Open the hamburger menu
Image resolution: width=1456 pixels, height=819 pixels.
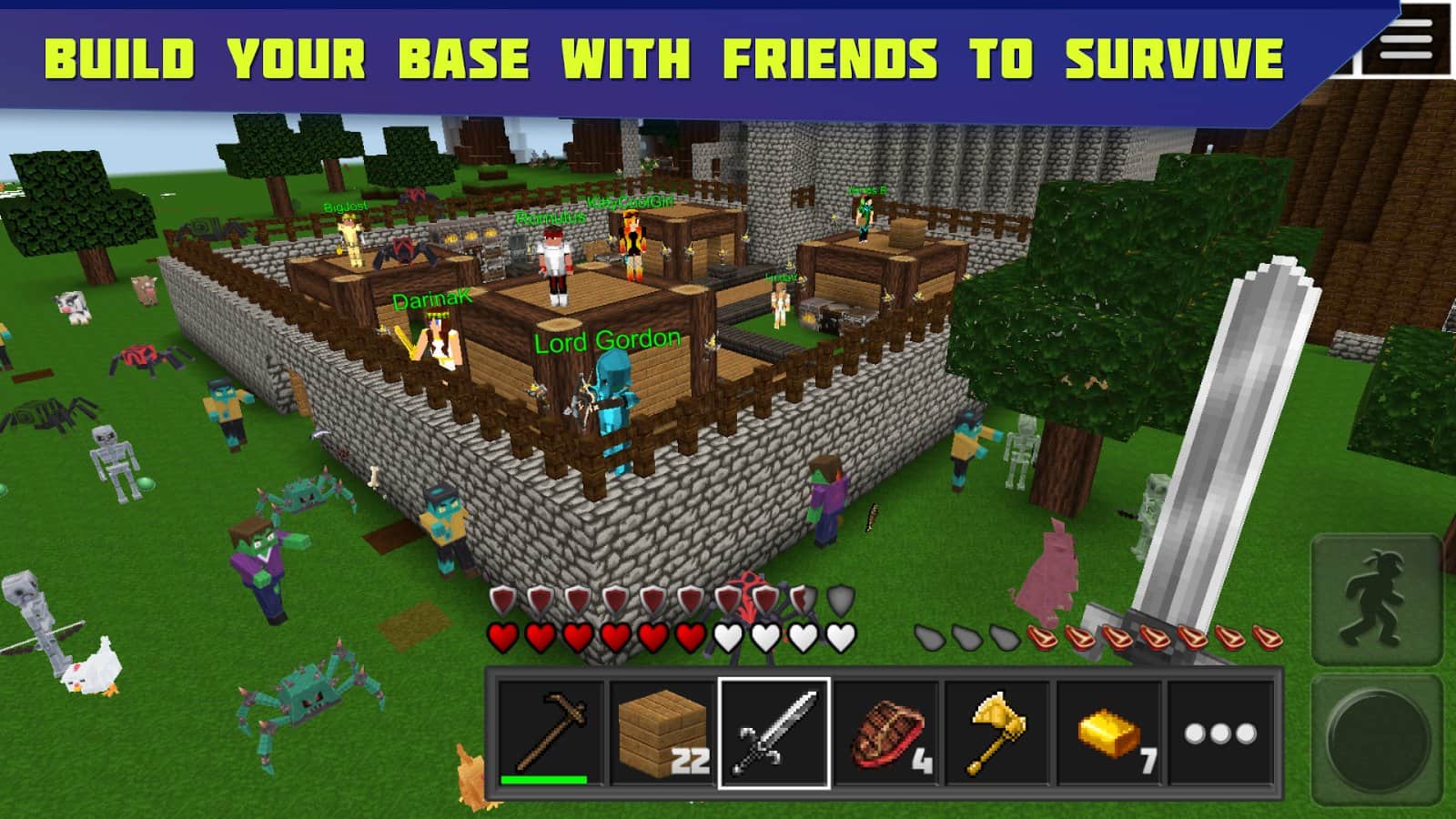coord(1407,40)
